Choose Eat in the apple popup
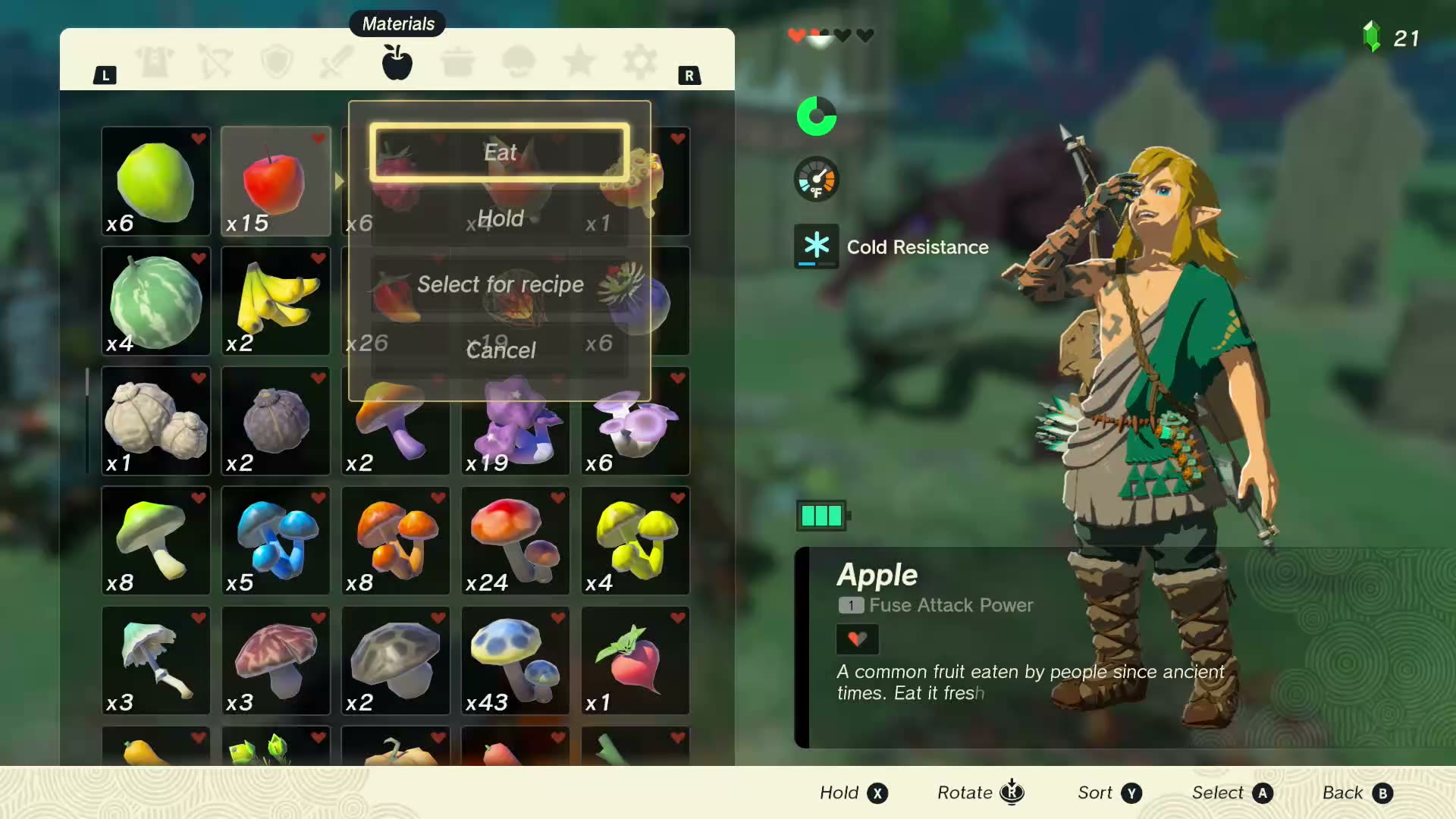Image resolution: width=1456 pixels, height=819 pixels. pyautogui.click(x=500, y=152)
